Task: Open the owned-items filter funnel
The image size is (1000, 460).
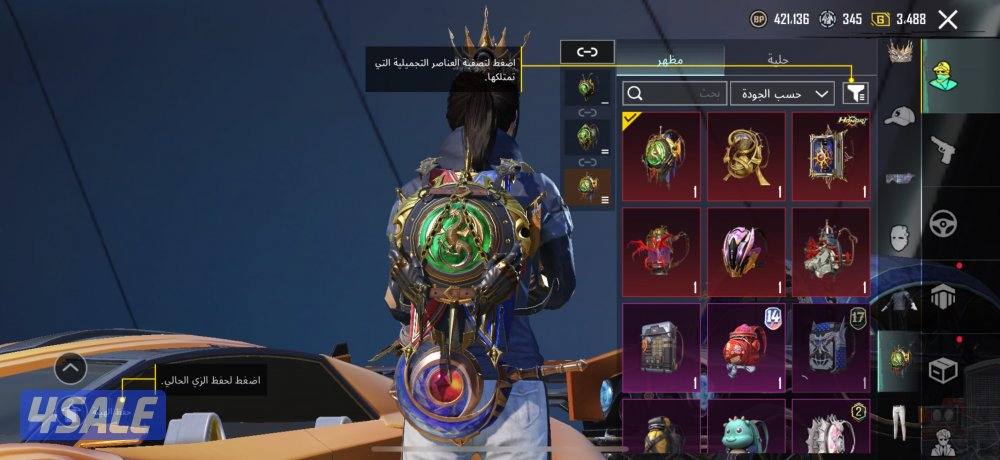Action: click(x=855, y=93)
